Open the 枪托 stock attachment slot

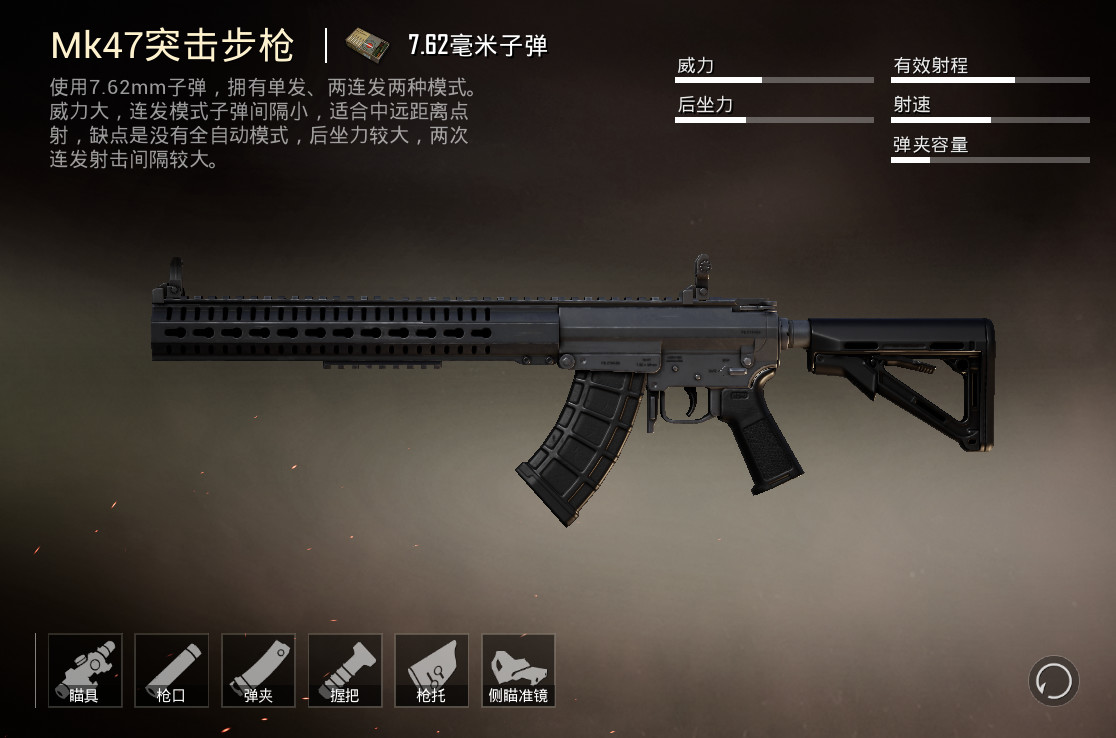432,670
